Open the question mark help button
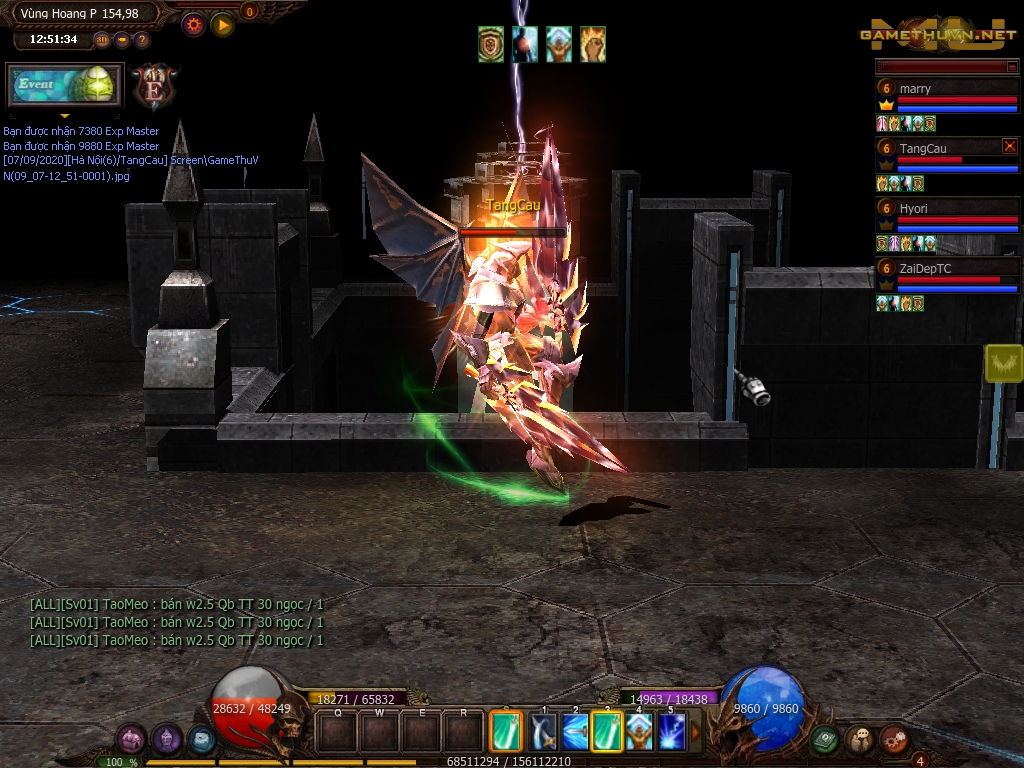Image resolution: width=1024 pixels, height=768 pixels. (142, 40)
